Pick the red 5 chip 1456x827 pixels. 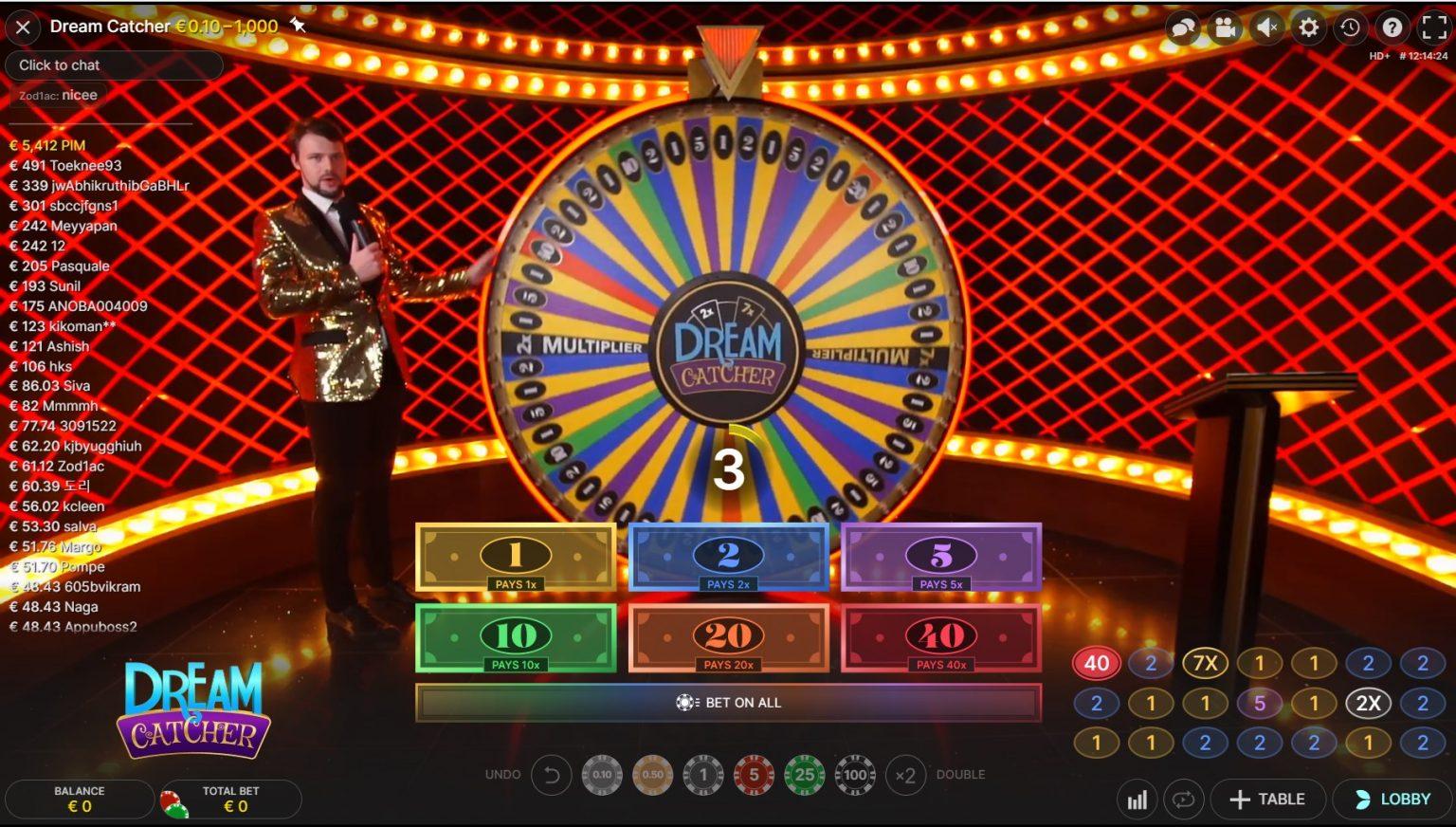pyautogui.click(x=754, y=775)
